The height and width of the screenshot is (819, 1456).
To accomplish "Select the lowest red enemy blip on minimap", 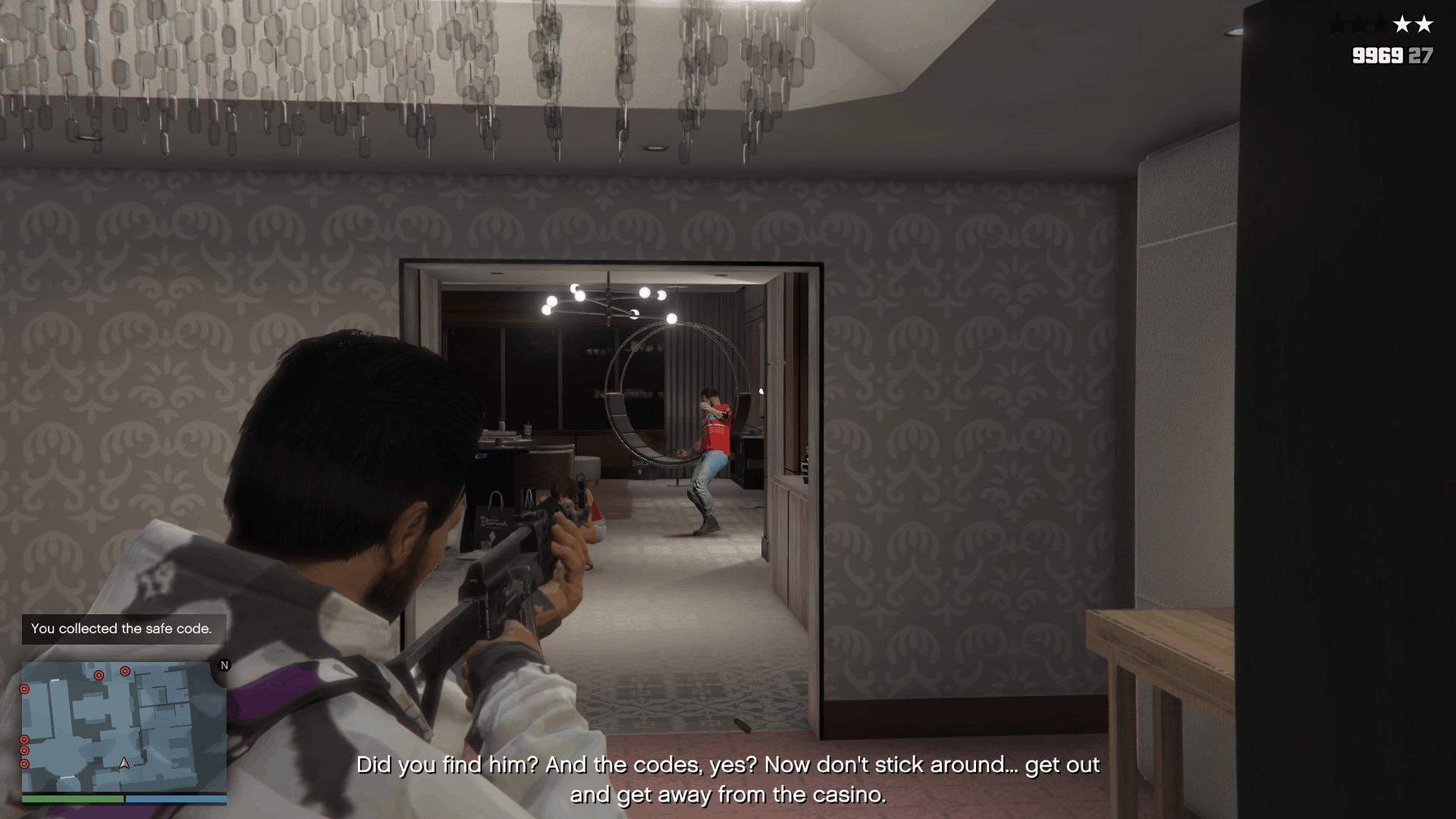I will point(24,764).
